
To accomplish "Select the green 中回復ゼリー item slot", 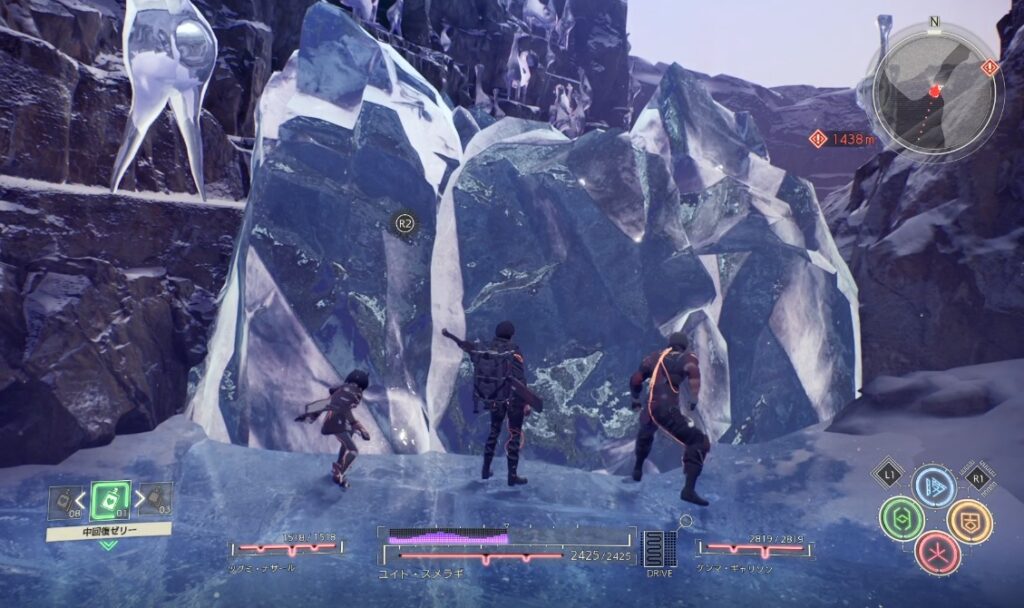I will point(109,499).
